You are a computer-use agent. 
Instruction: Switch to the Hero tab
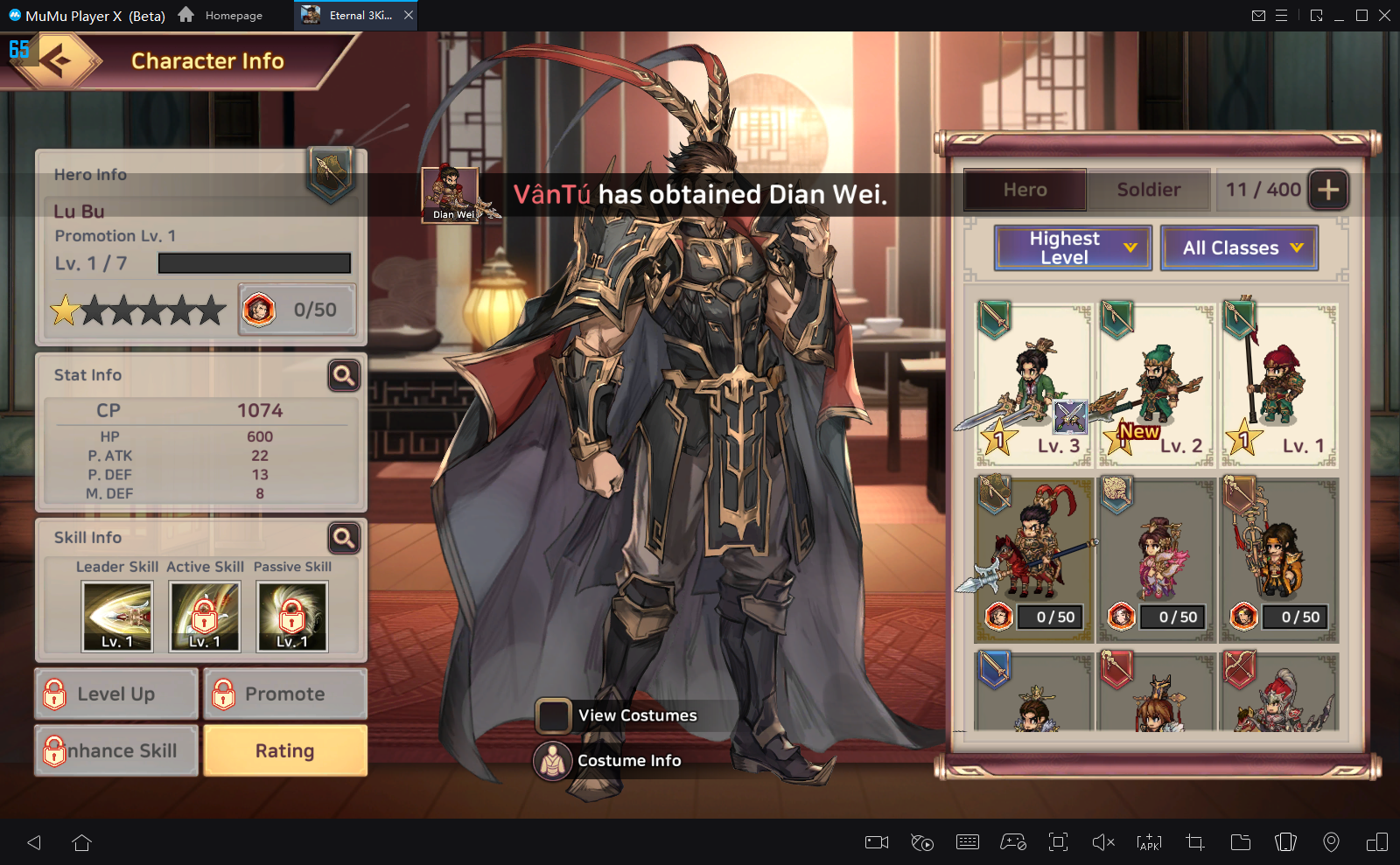click(1025, 190)
